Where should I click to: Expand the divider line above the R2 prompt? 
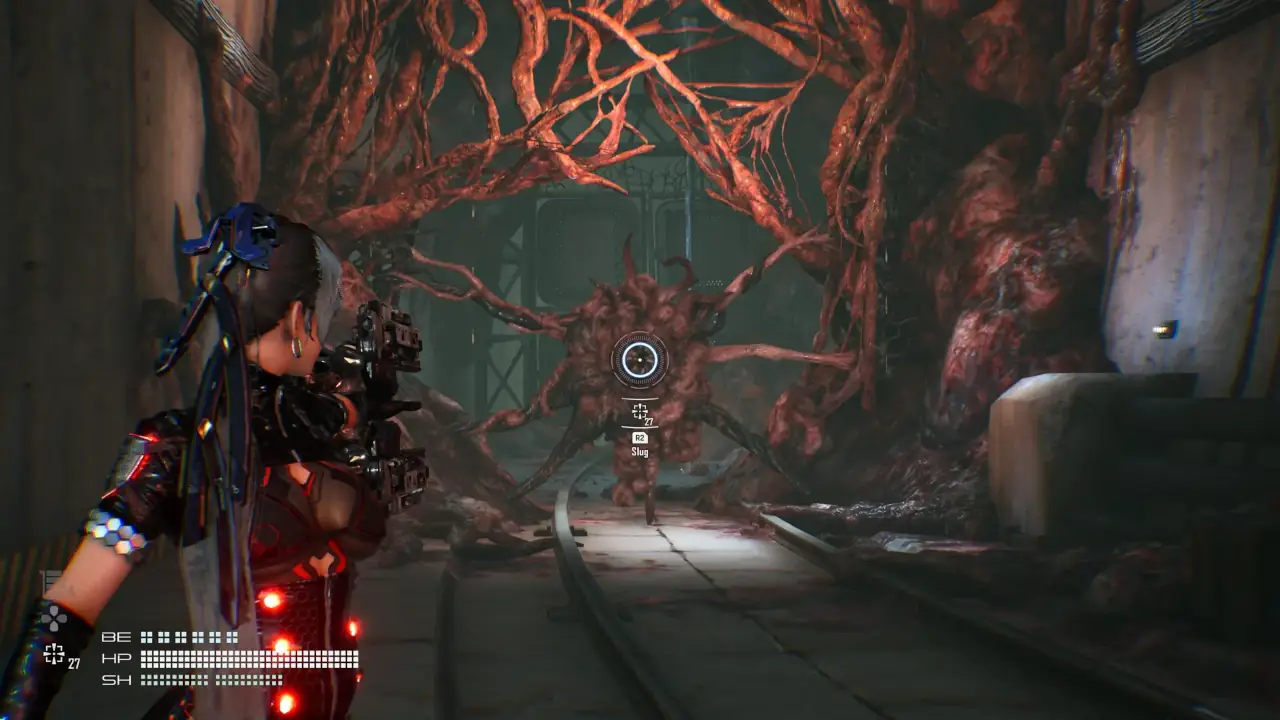[x=640, y=427]
